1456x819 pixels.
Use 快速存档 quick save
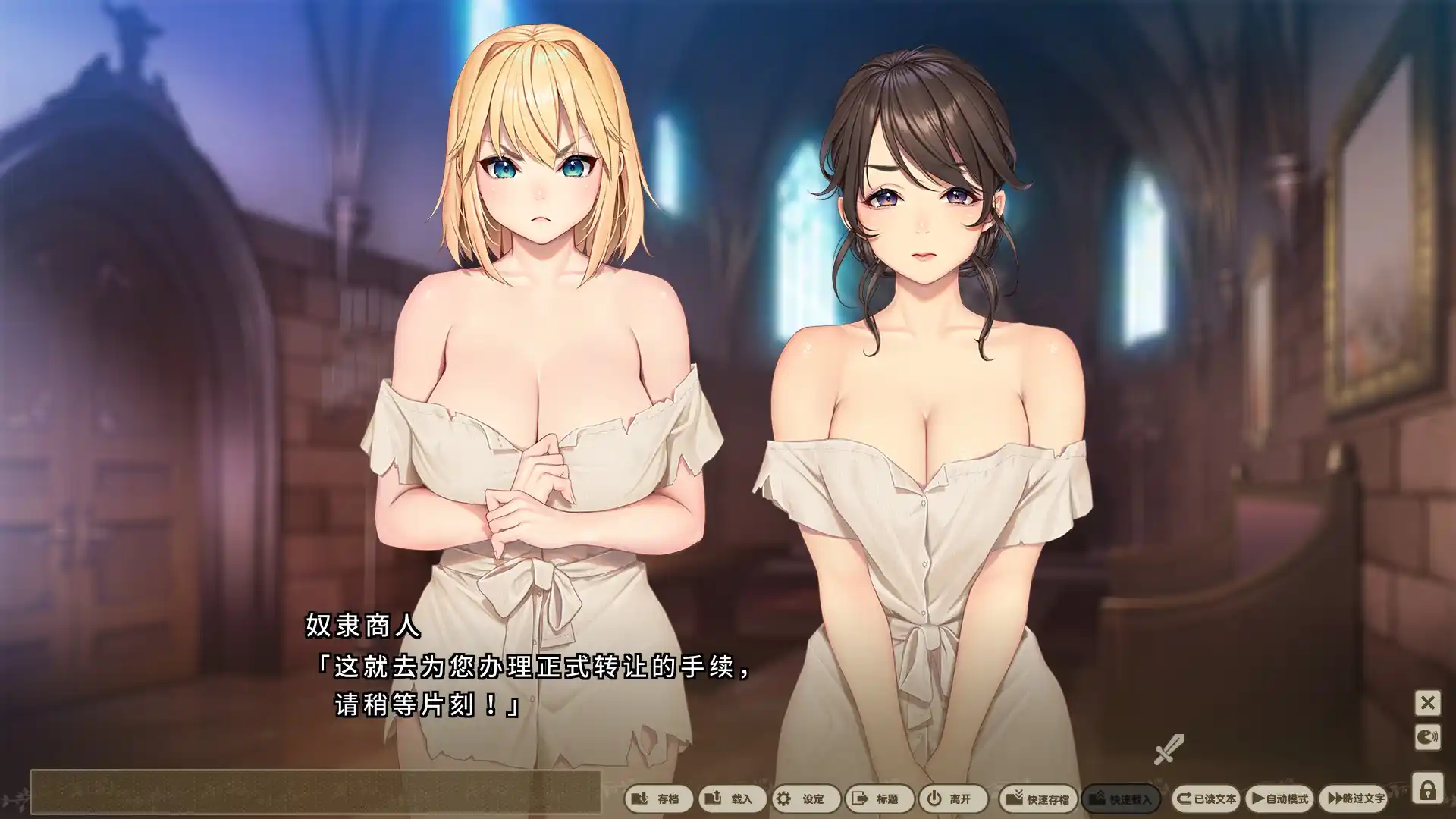1037,799
